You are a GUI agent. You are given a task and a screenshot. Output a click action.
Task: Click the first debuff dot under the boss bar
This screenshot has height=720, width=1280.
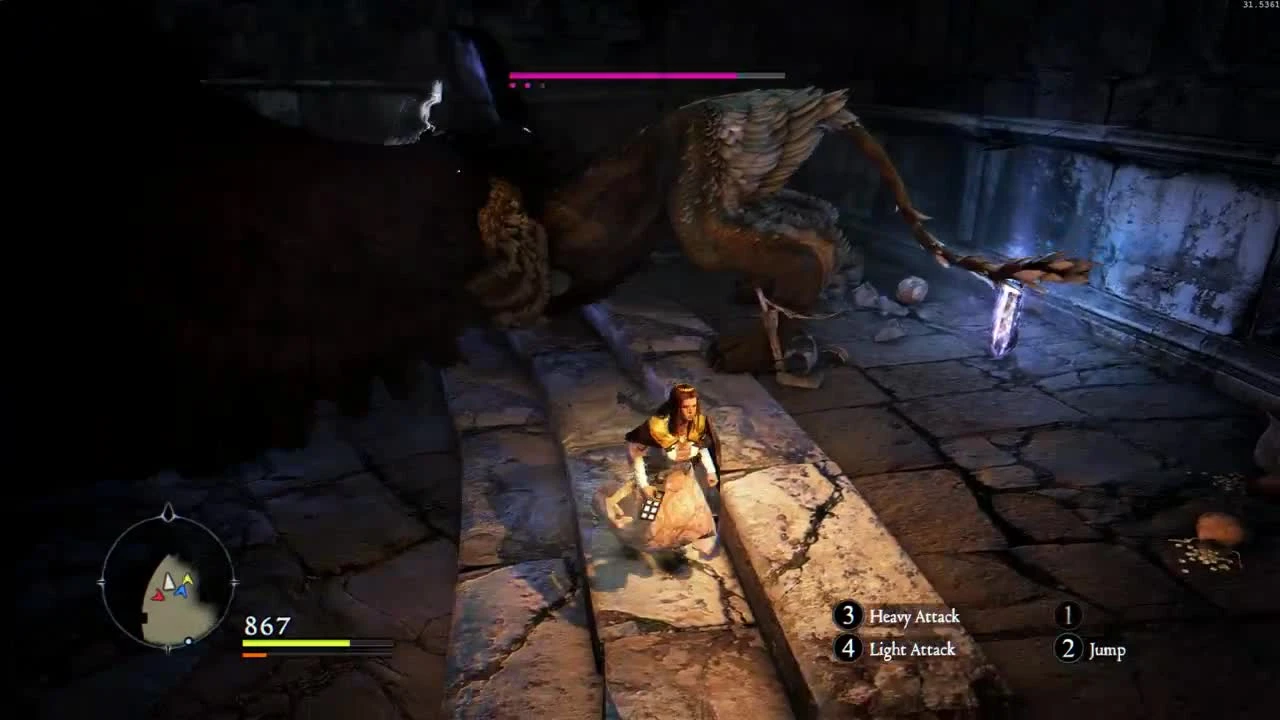[513, 84]
